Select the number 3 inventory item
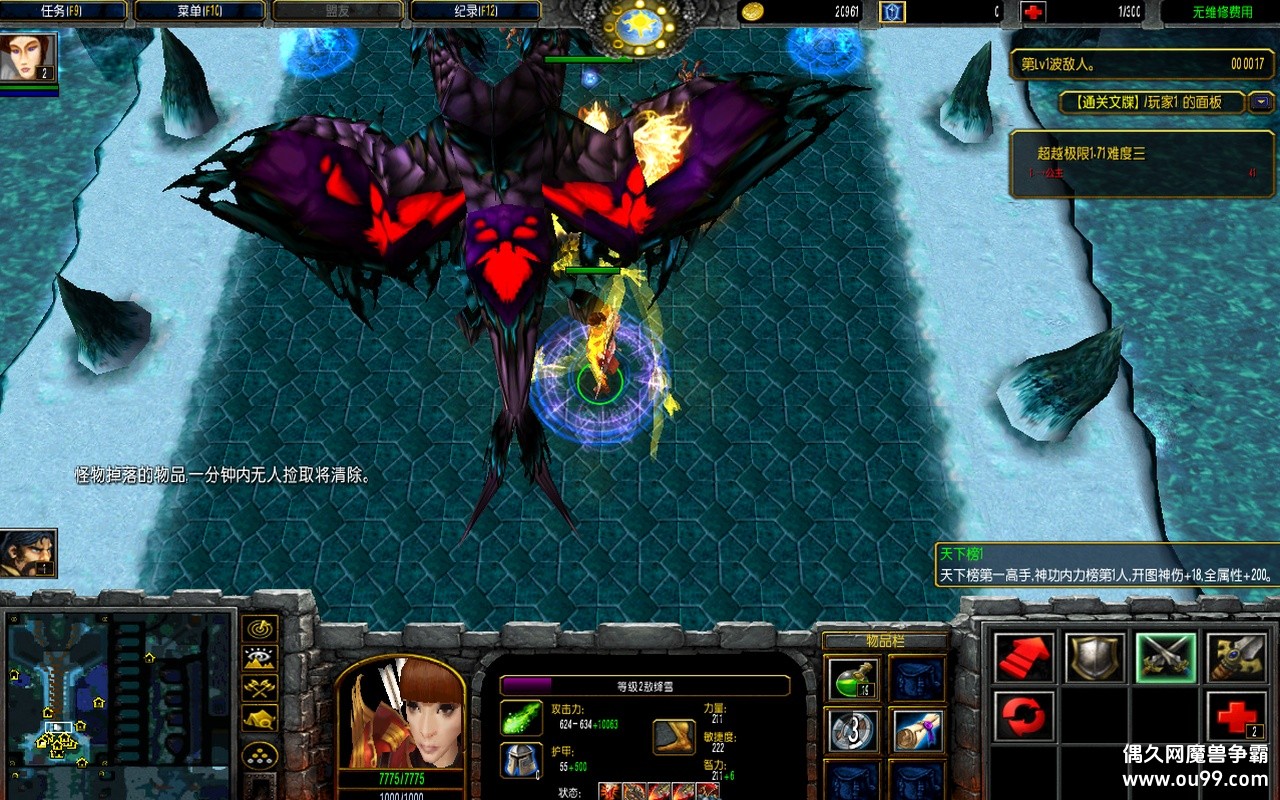 click(854, 732)
